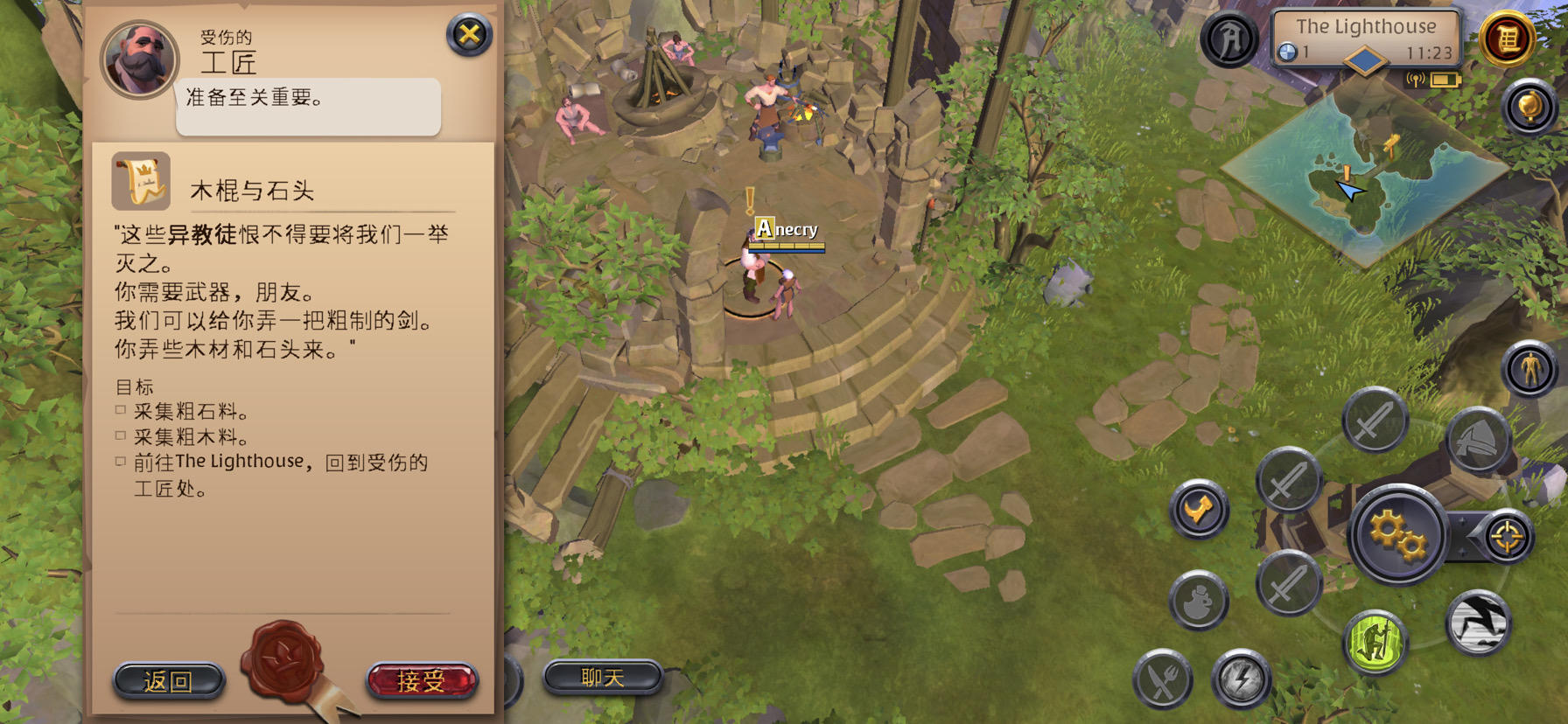Open the 聊天 chat button
This screenshot has width=1568, height=724.
coord(603,678)
